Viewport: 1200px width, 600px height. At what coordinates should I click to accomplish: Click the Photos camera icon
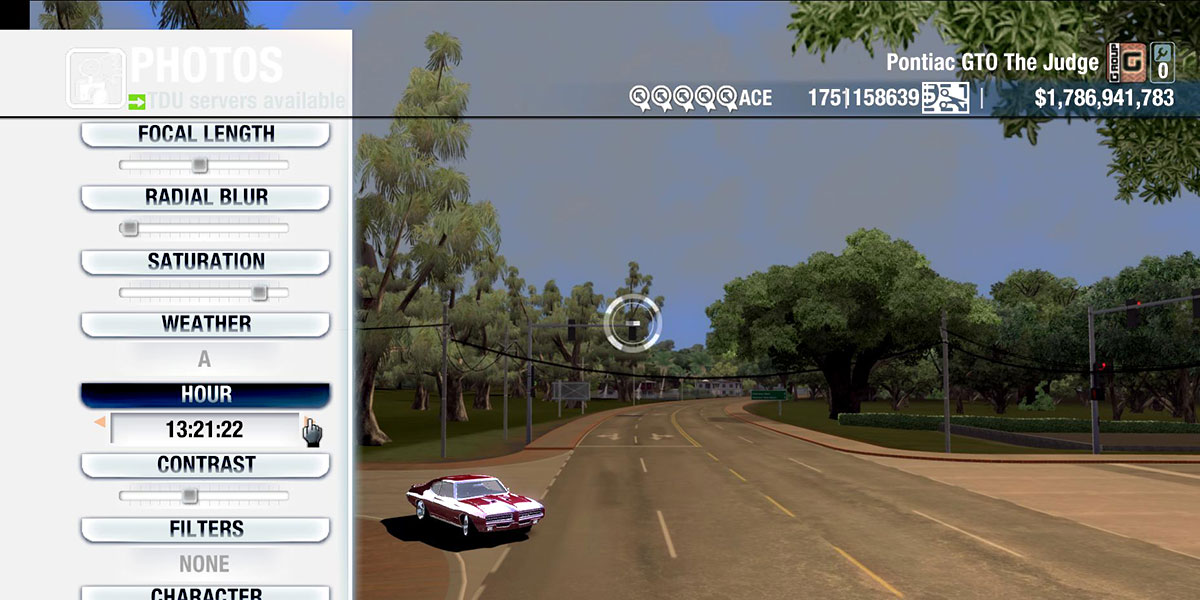point(95,77)
